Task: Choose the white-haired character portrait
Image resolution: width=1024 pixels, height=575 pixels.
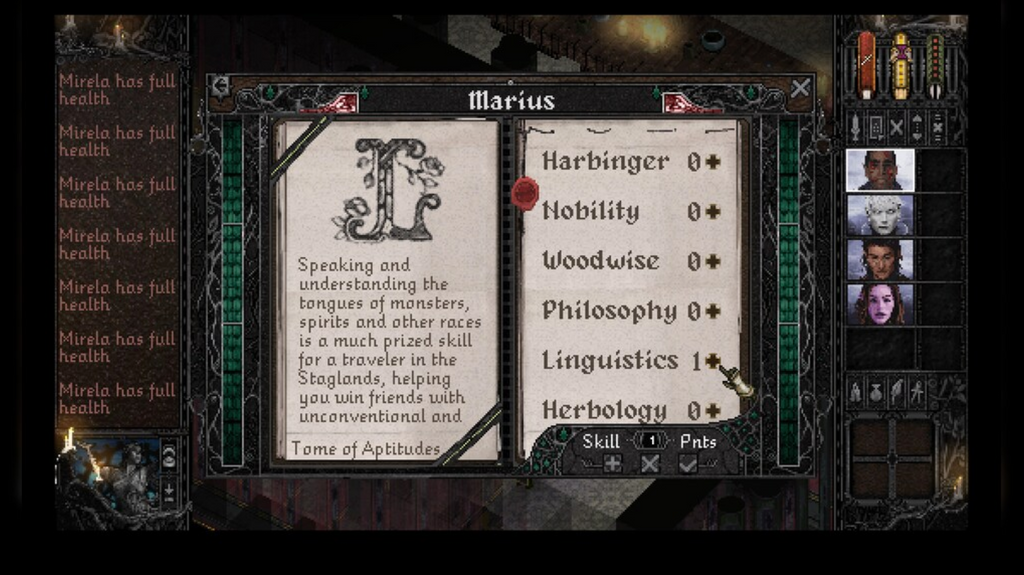Action: pos(880,215)
